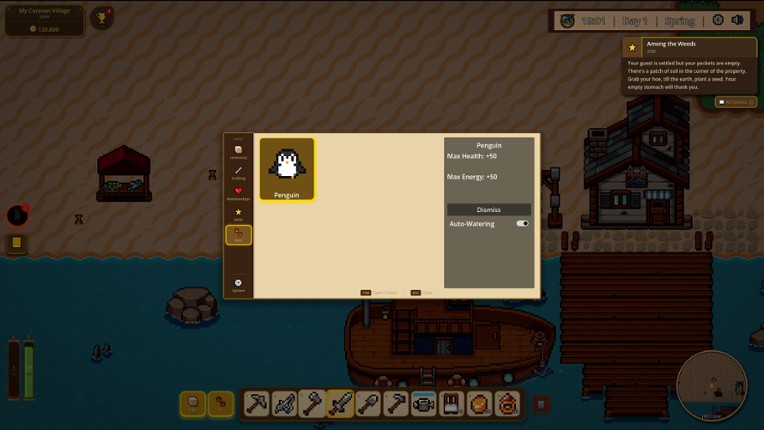The height and width of the screenshot is (430, 764).
Task: Dismiss the Penguin pet
Action: (x=489, y=210)
